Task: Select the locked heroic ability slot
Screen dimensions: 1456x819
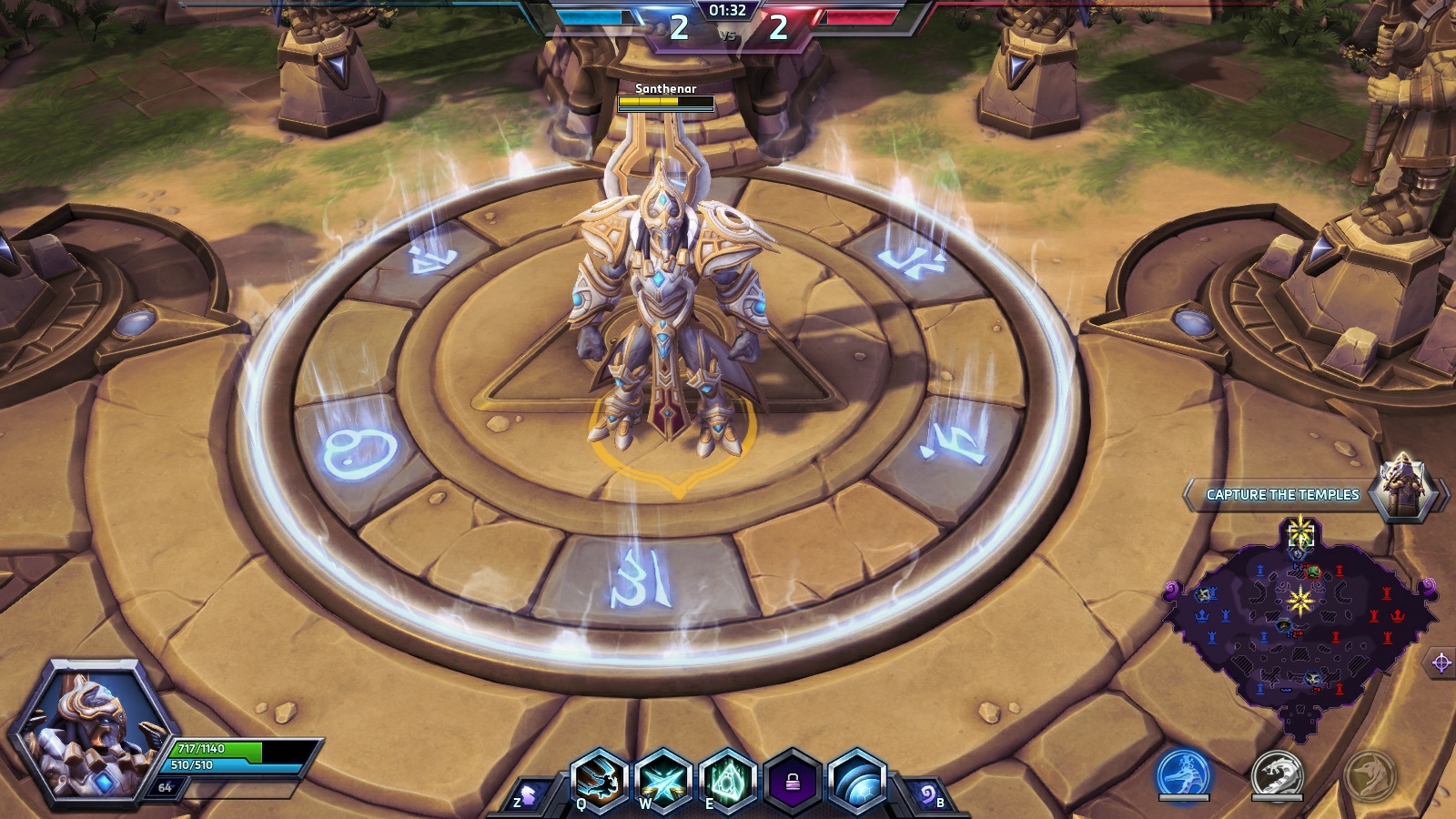Action: 792,781
